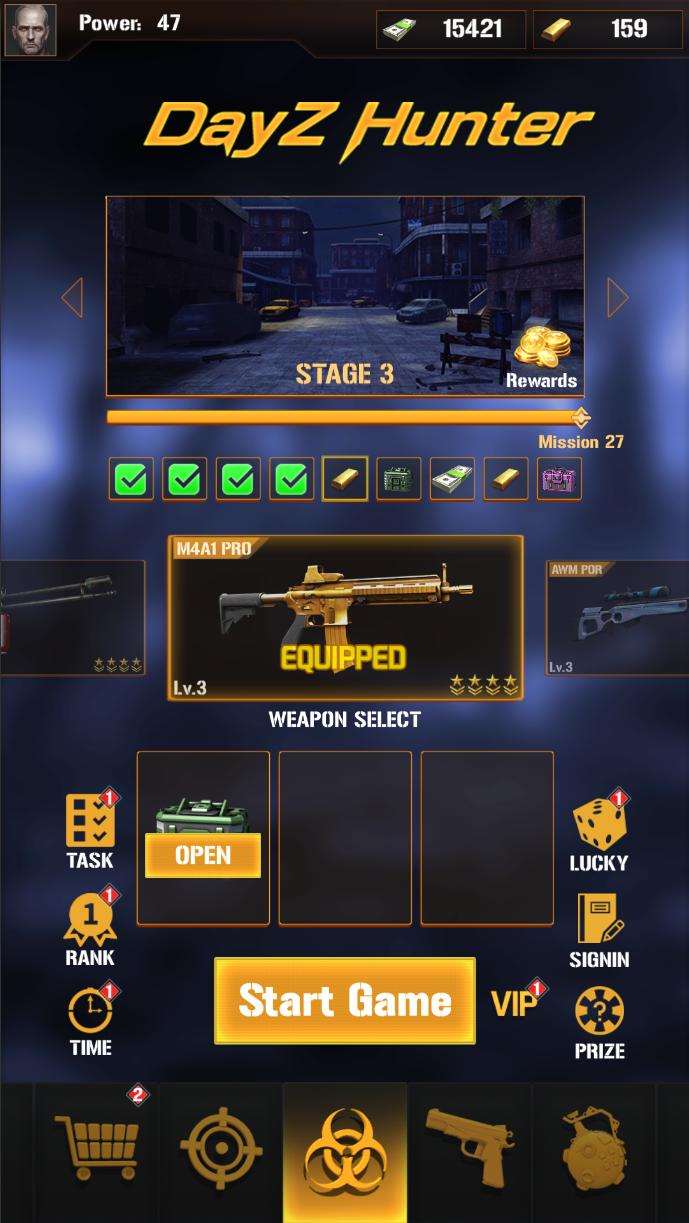
Task: Start the game with the Start Game button
Action: (345, 1001)
